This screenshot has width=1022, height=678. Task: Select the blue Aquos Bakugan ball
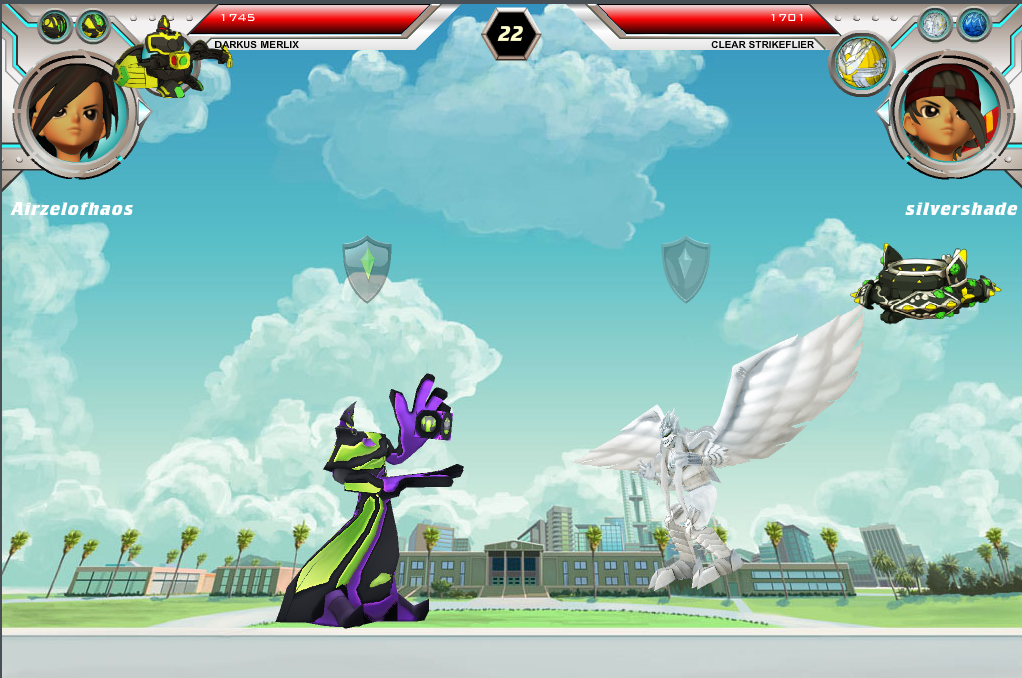[973, 25]
